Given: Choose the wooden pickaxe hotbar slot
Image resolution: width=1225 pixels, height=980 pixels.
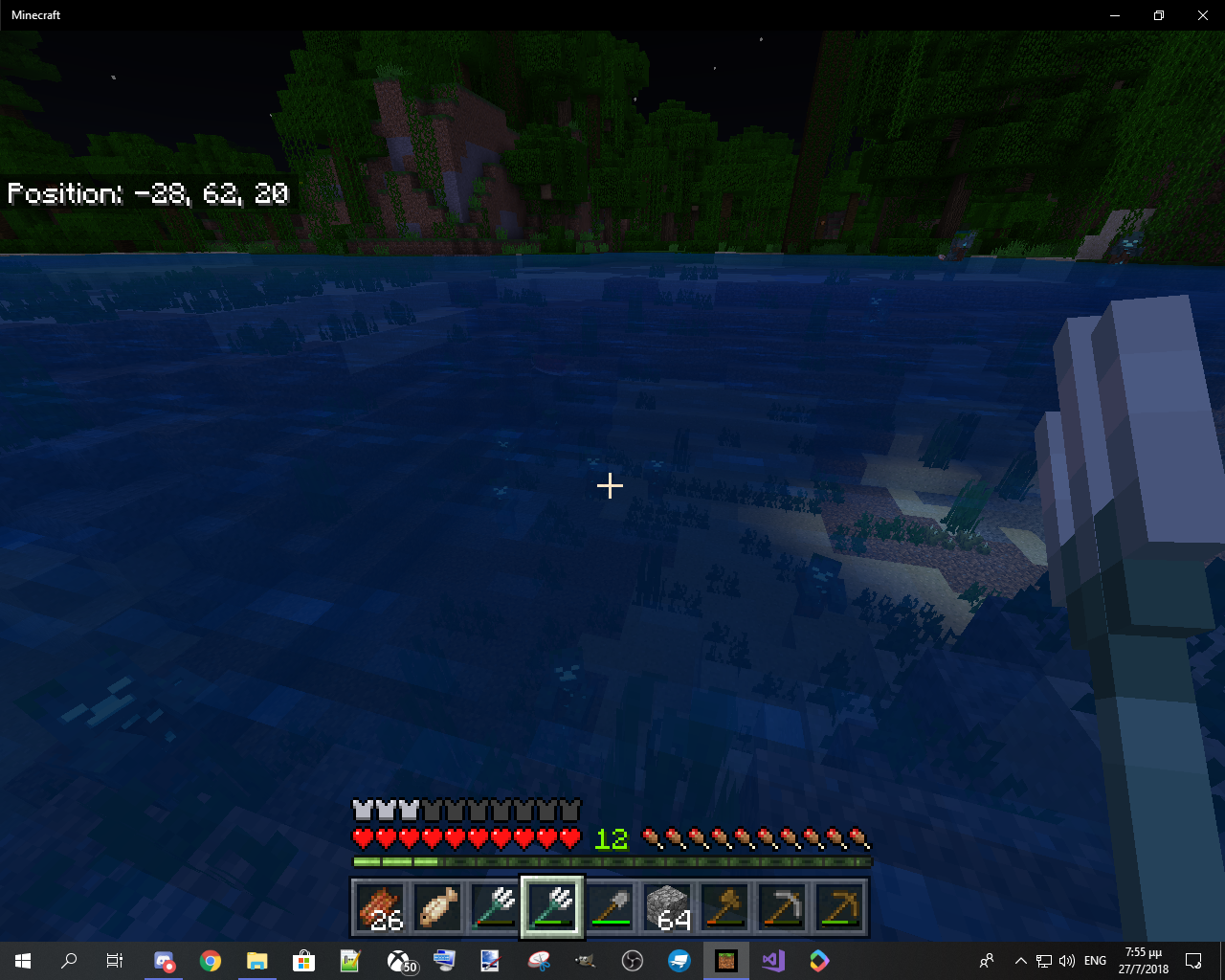Looking at the screenshot, I should click(839, 907).
